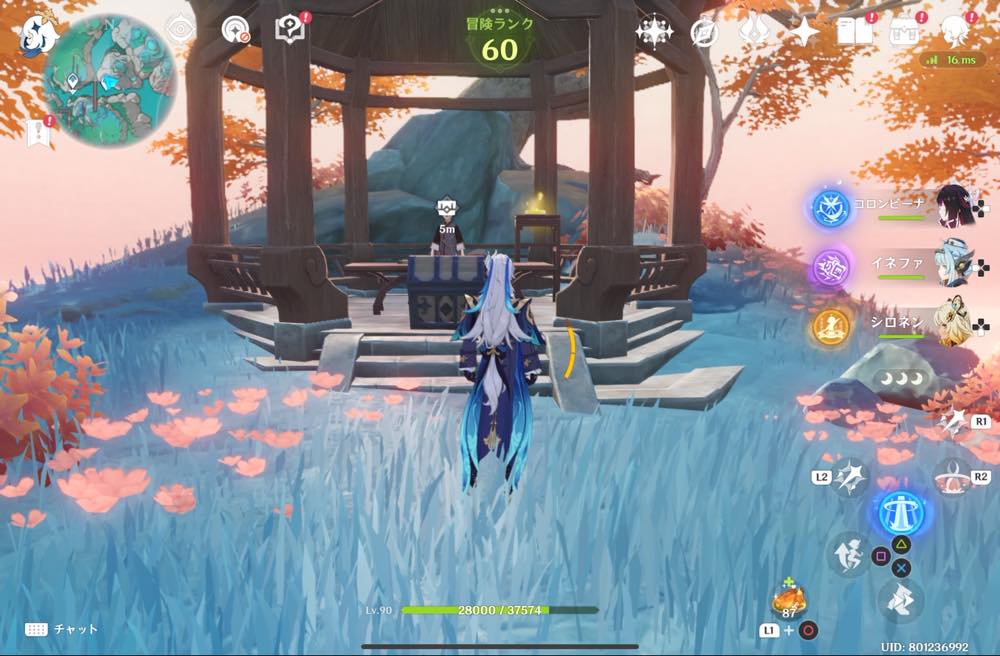This screenshot has height=656, width=1000.
Task: Open the compass events icon
Action: click(x=704, y=33)
